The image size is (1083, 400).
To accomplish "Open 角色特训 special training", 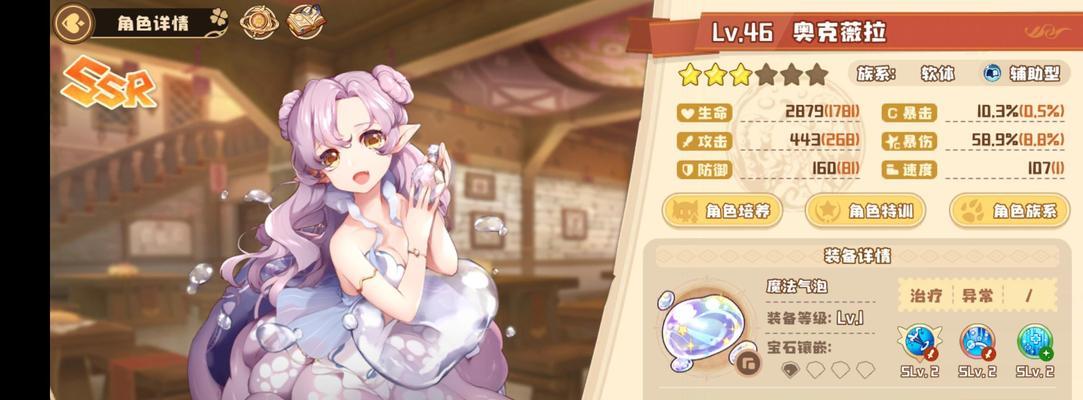I will click(x=866, y=211).
